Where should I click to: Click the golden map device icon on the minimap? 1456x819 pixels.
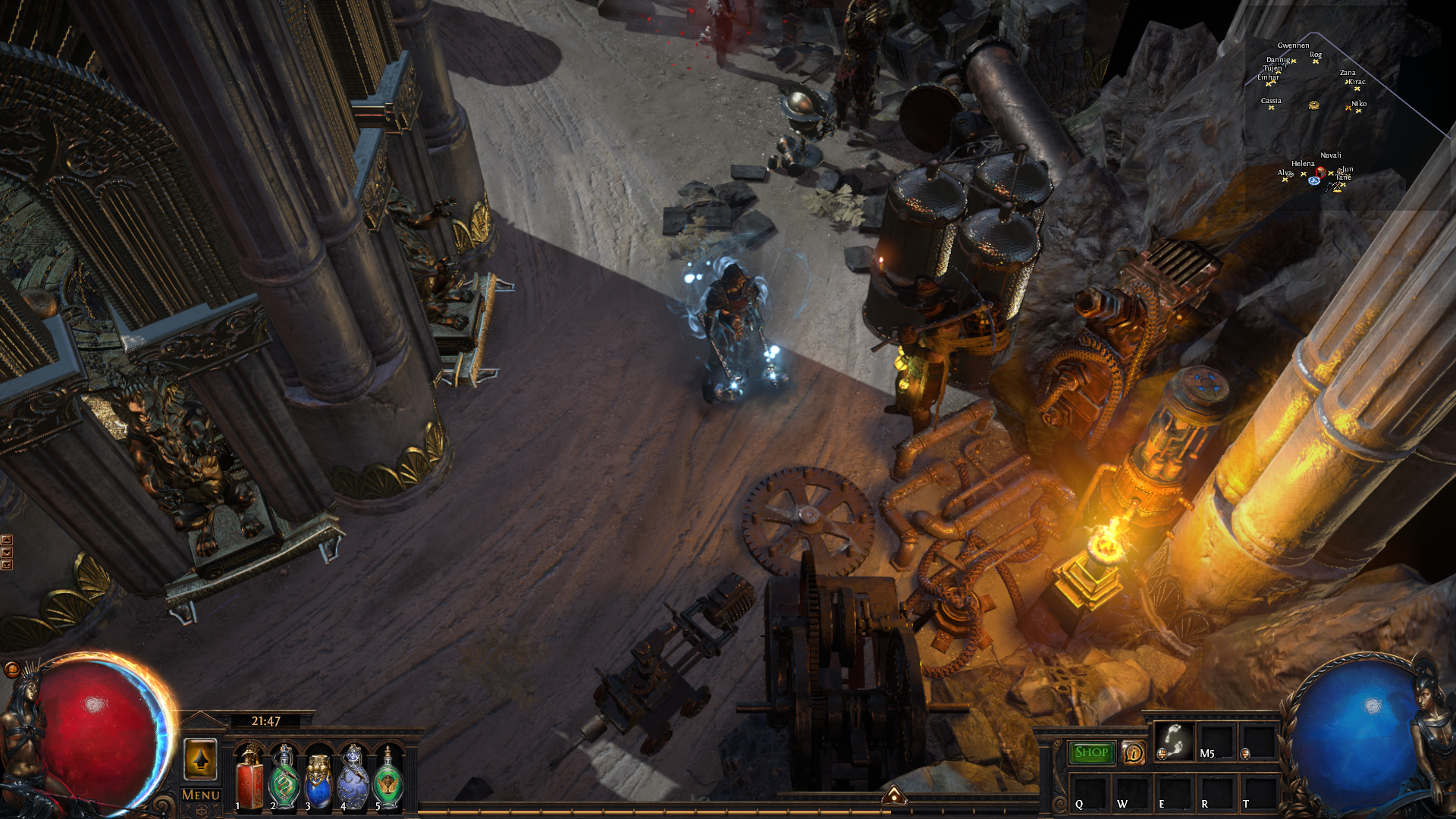pyautogui.click(x=1314, y=105)
